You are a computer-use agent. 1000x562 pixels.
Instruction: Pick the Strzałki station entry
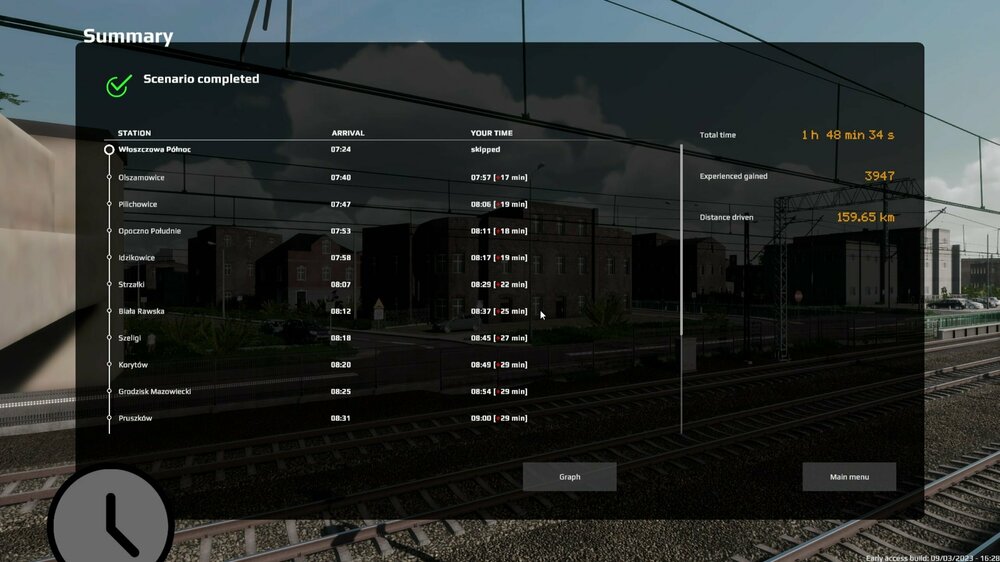(132, 285)
